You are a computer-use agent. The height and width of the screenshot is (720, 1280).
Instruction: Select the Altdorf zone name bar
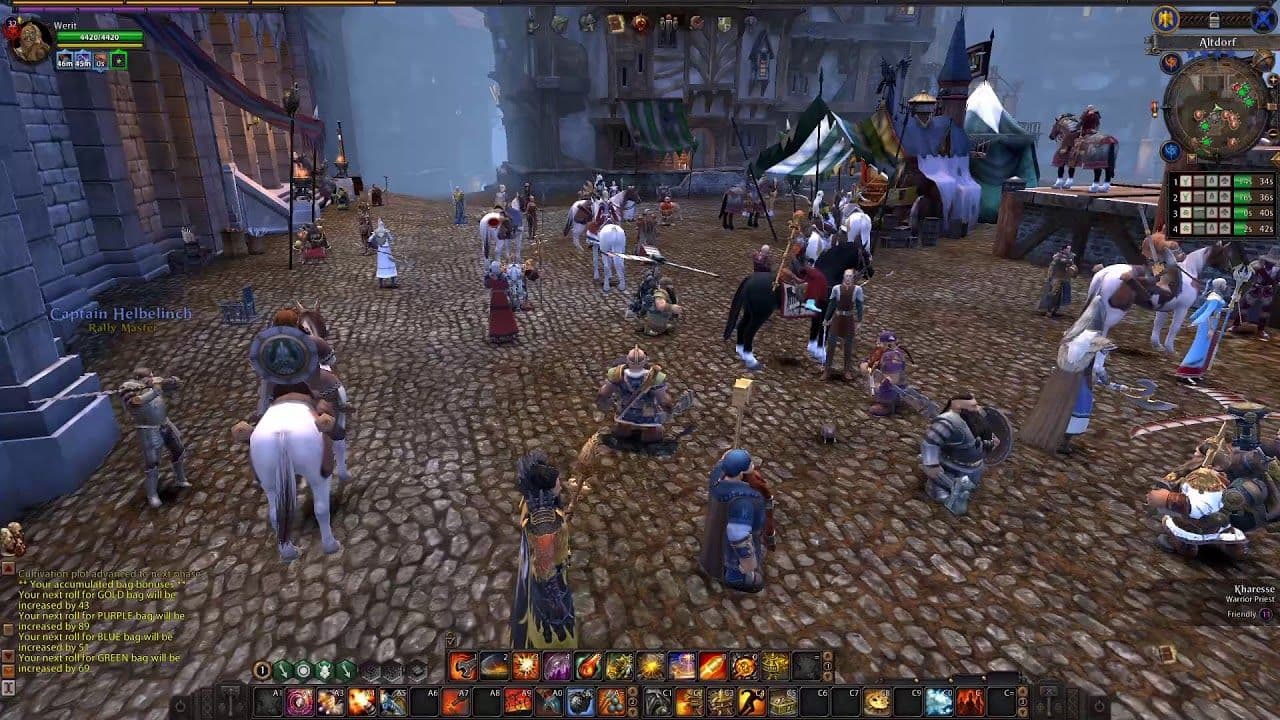pyautogui.click(x=1216, y=43)
